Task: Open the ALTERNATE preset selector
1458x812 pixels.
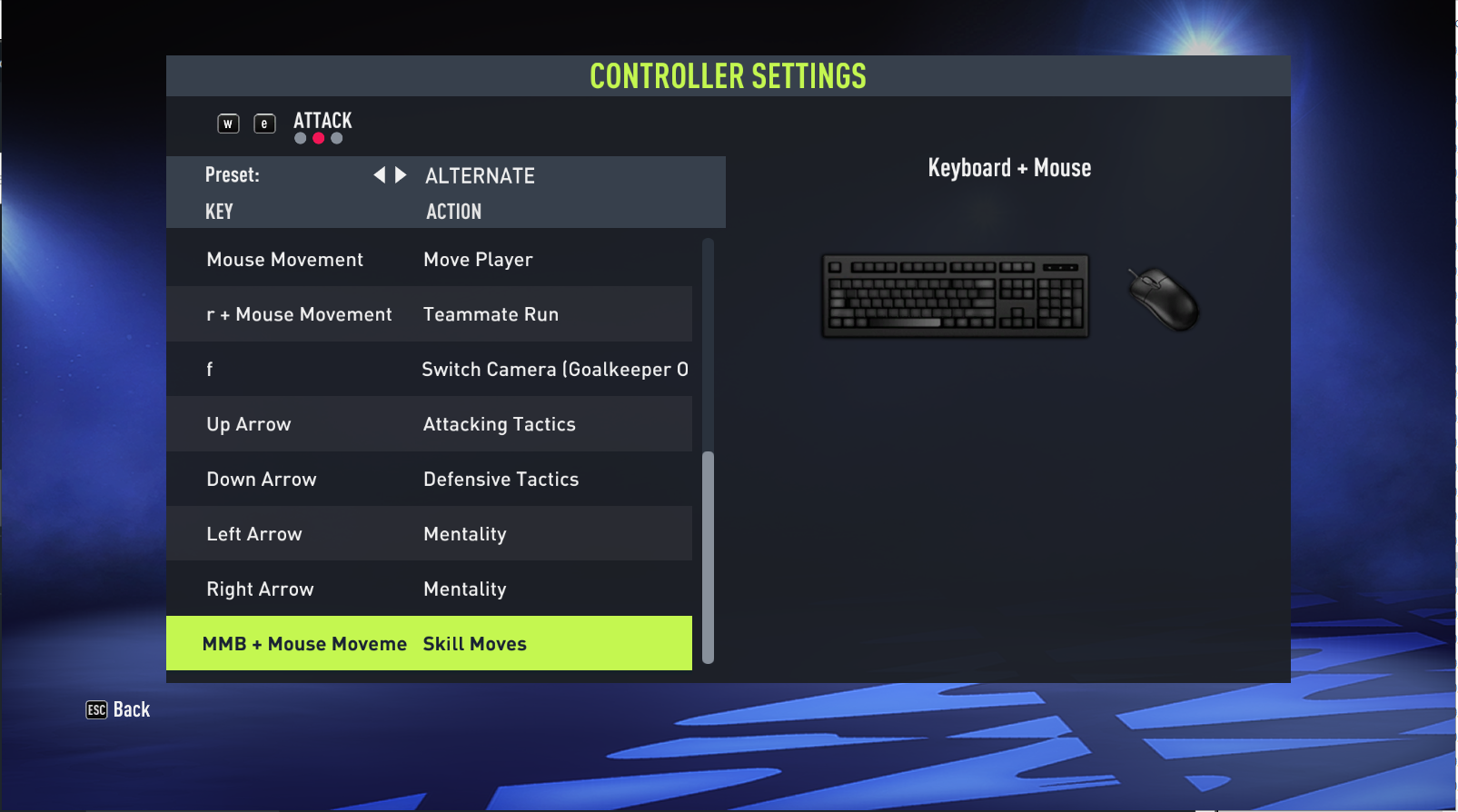Action: tap(480, 175)
